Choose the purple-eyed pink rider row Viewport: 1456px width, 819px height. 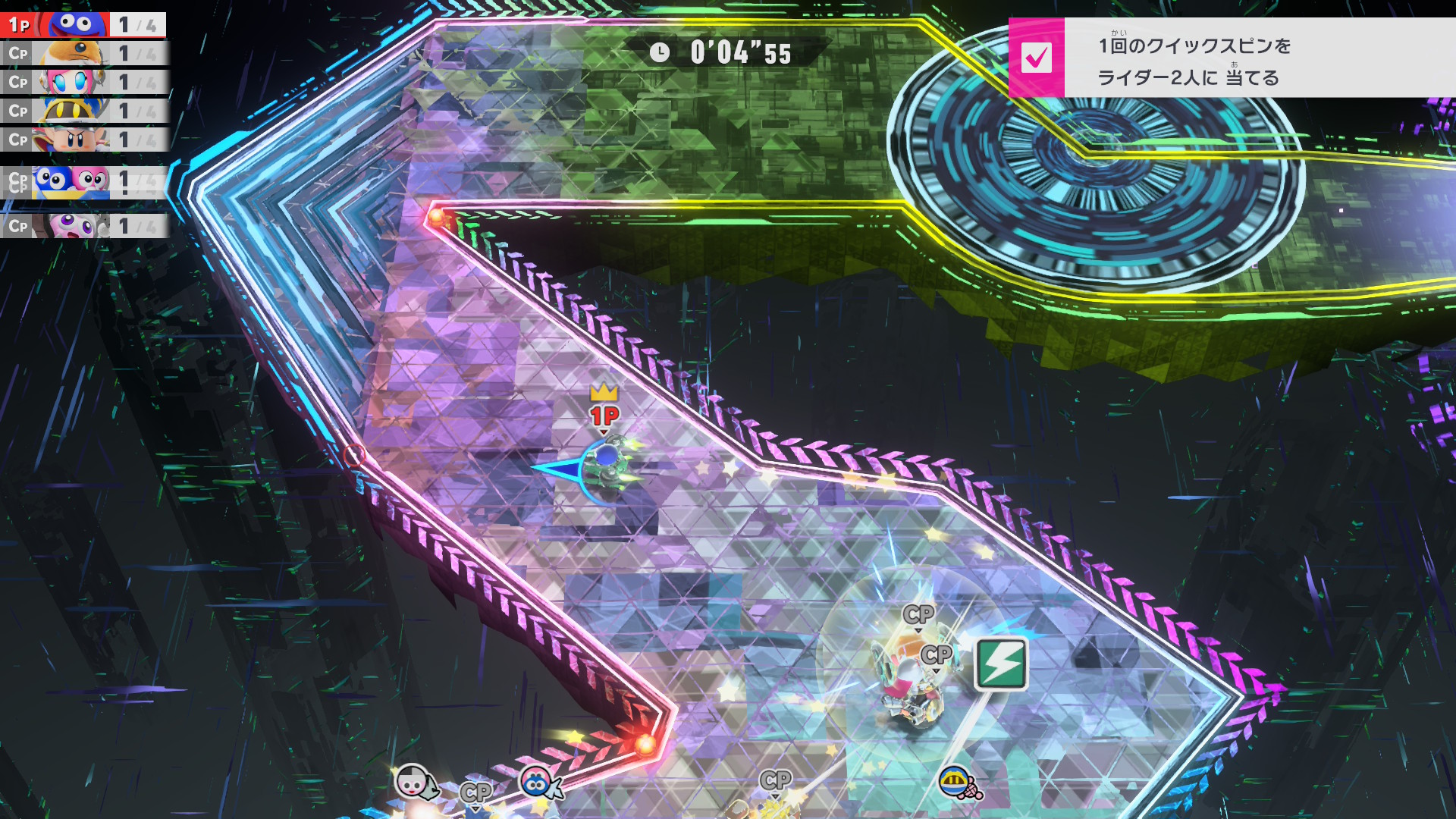pyautogui.click(x=83, y=226)
